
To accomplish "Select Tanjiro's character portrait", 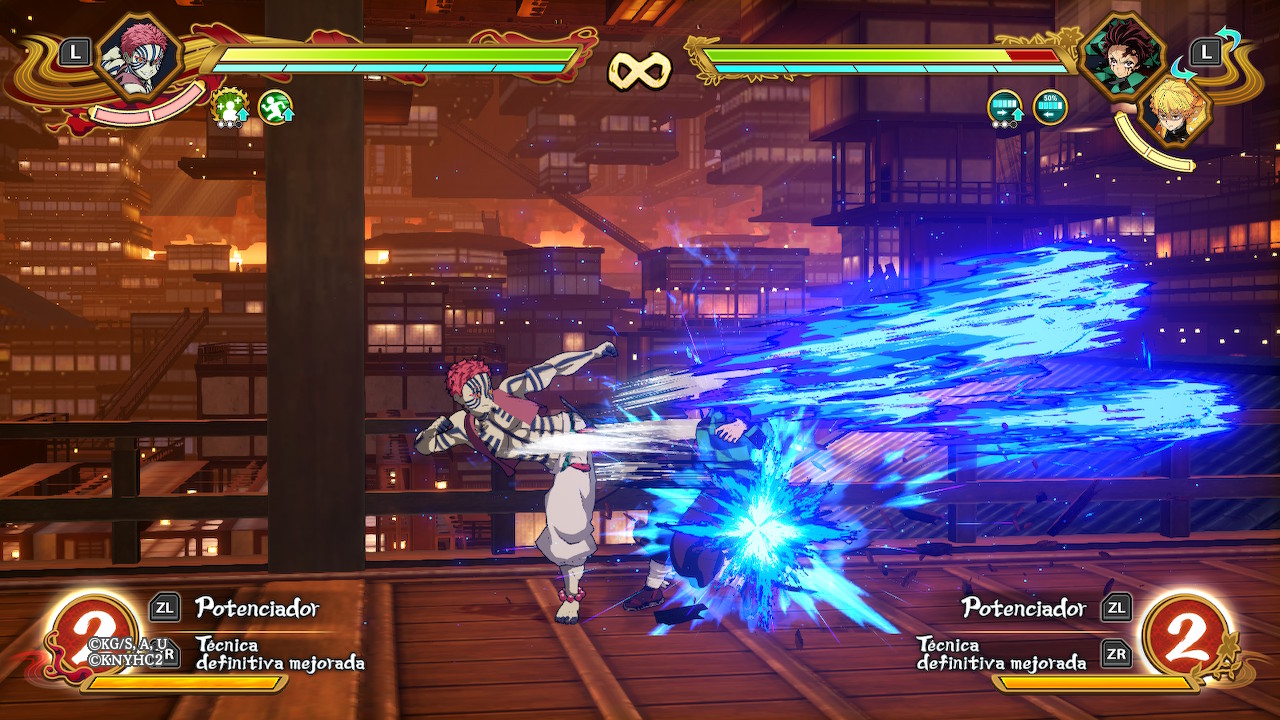I will coord(1122,55).
